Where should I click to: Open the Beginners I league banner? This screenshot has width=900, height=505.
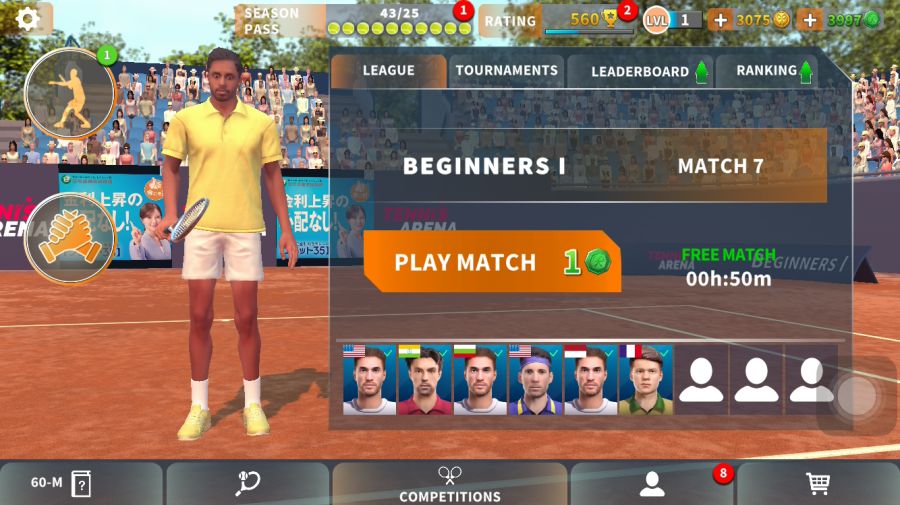pos(579,166)
